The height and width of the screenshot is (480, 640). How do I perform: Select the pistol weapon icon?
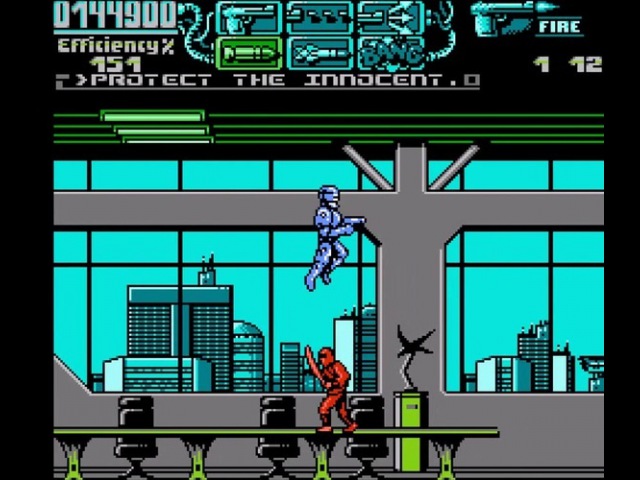246,17
